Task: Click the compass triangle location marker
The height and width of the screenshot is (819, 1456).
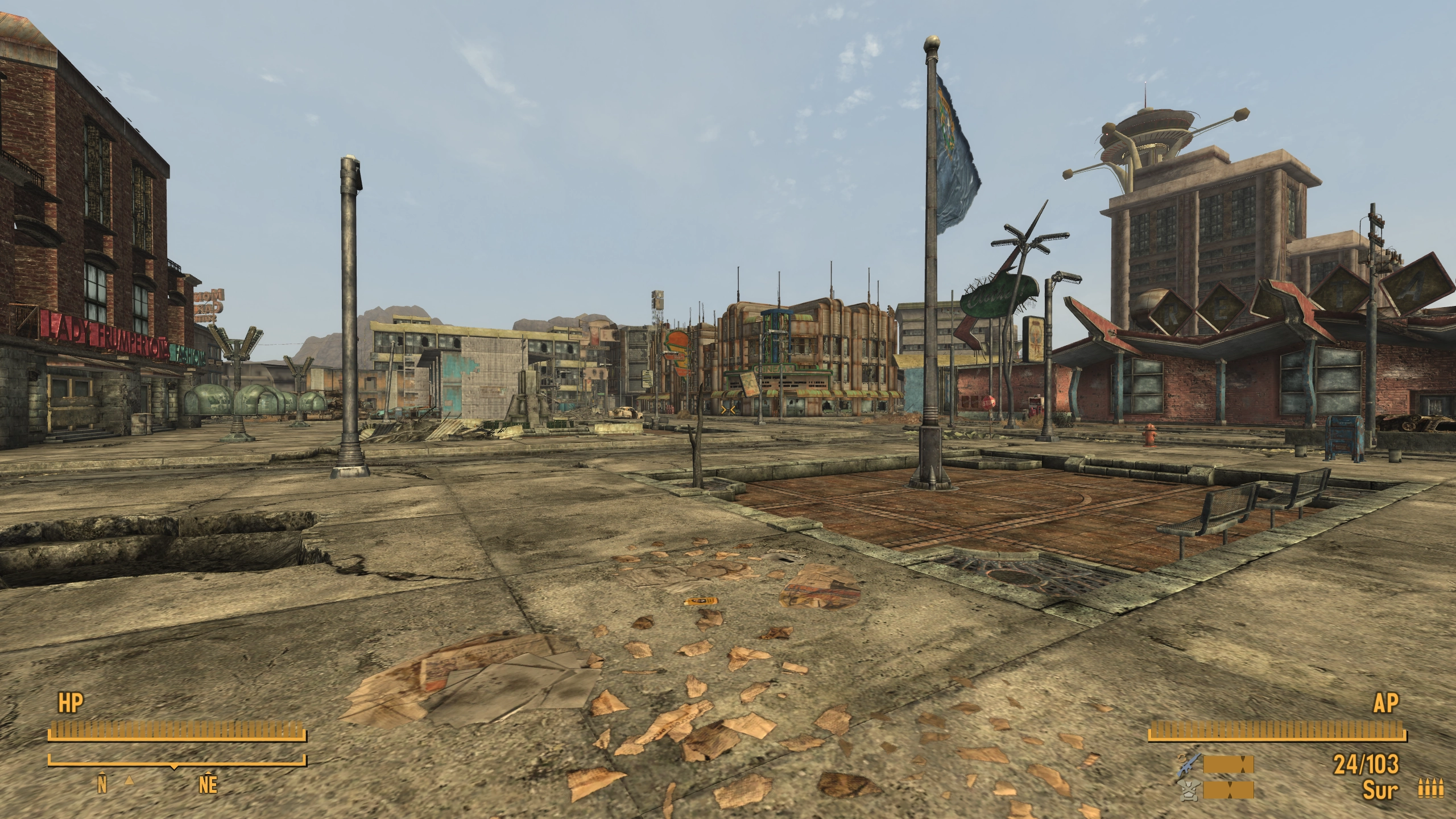Action: pyautogui.click(x=130, y=781)
